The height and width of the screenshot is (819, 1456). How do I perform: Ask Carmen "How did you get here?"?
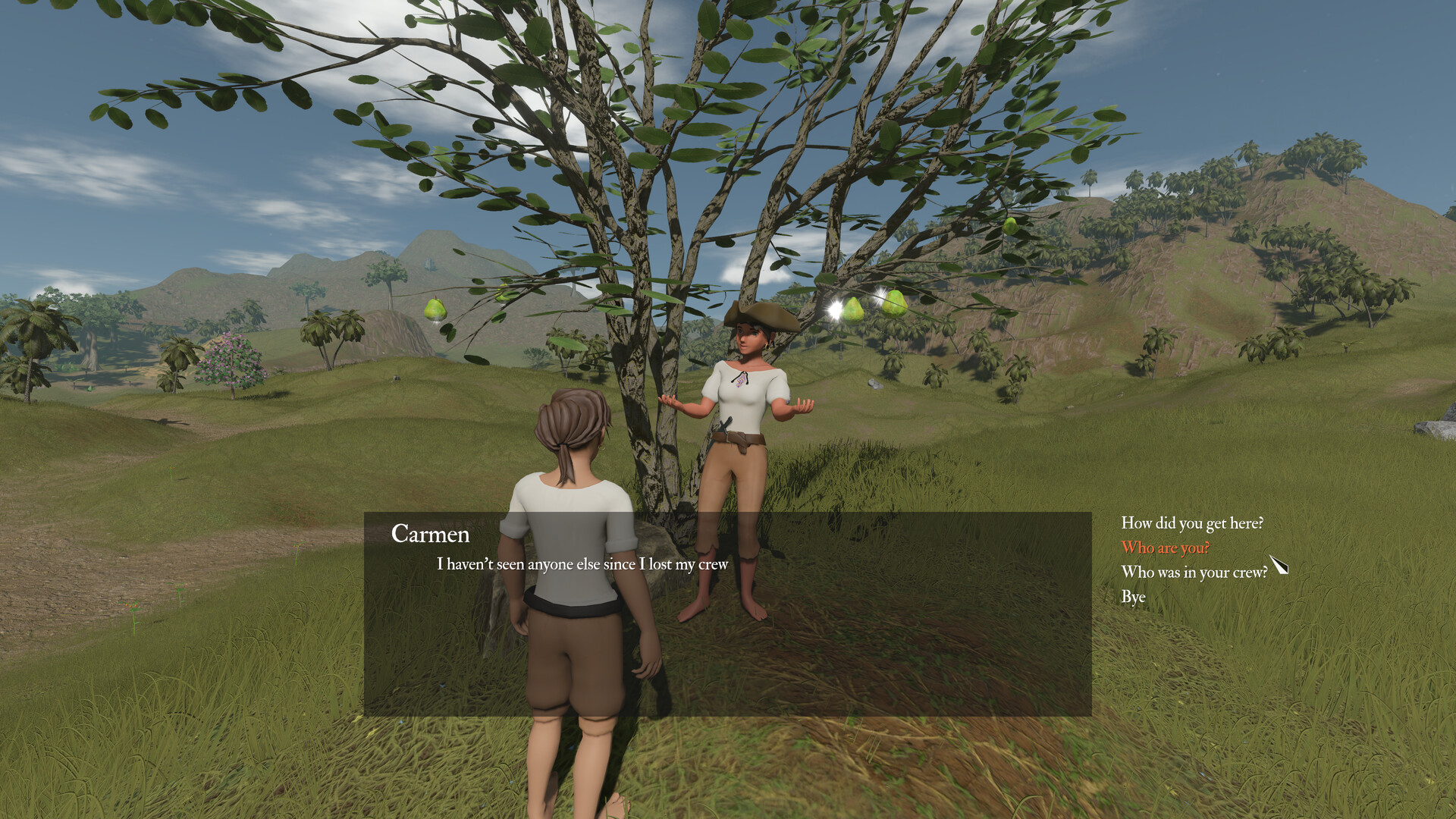[1193, 522]
